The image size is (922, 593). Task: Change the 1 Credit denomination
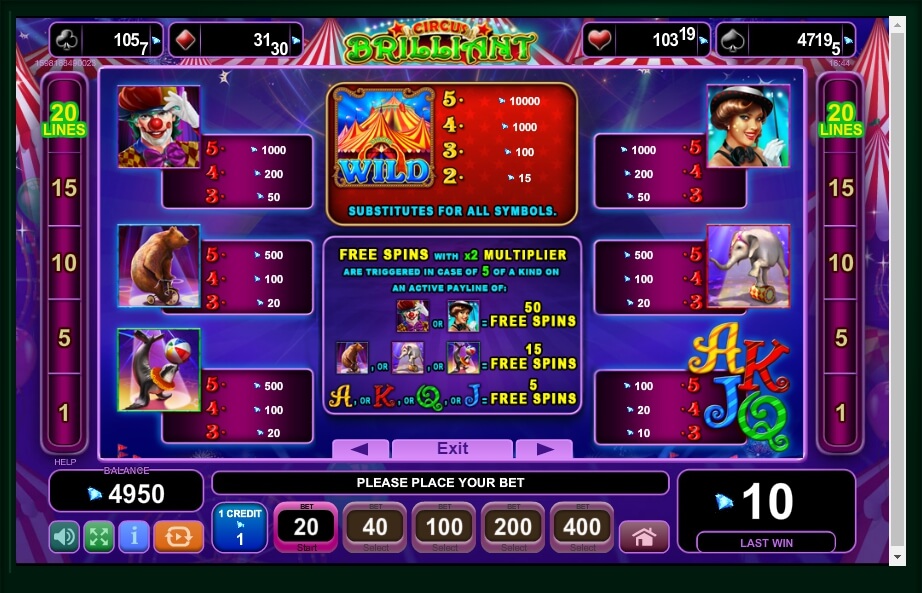[239, 527]
